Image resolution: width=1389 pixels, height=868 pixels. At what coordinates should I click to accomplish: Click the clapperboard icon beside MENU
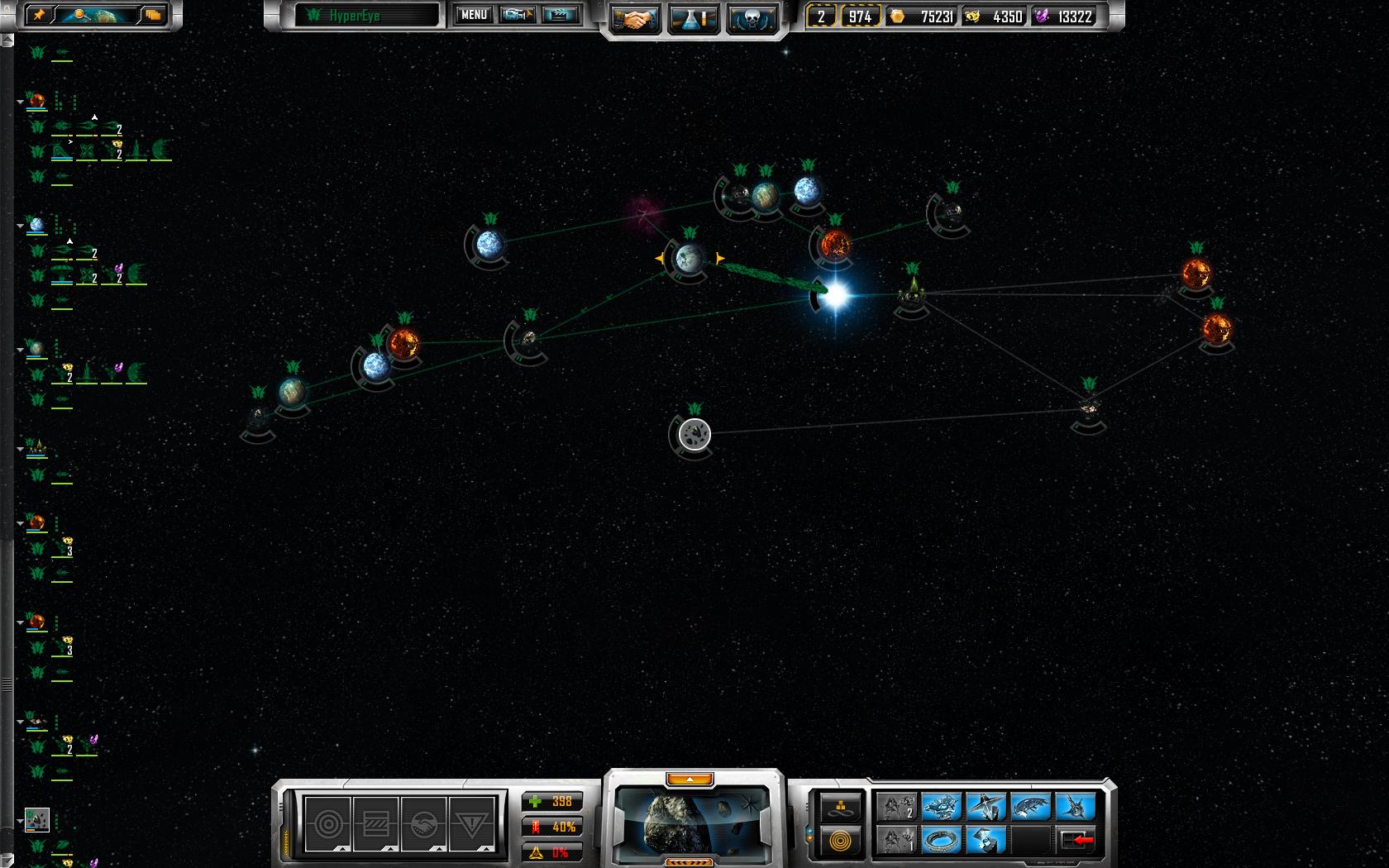[560, 15]
